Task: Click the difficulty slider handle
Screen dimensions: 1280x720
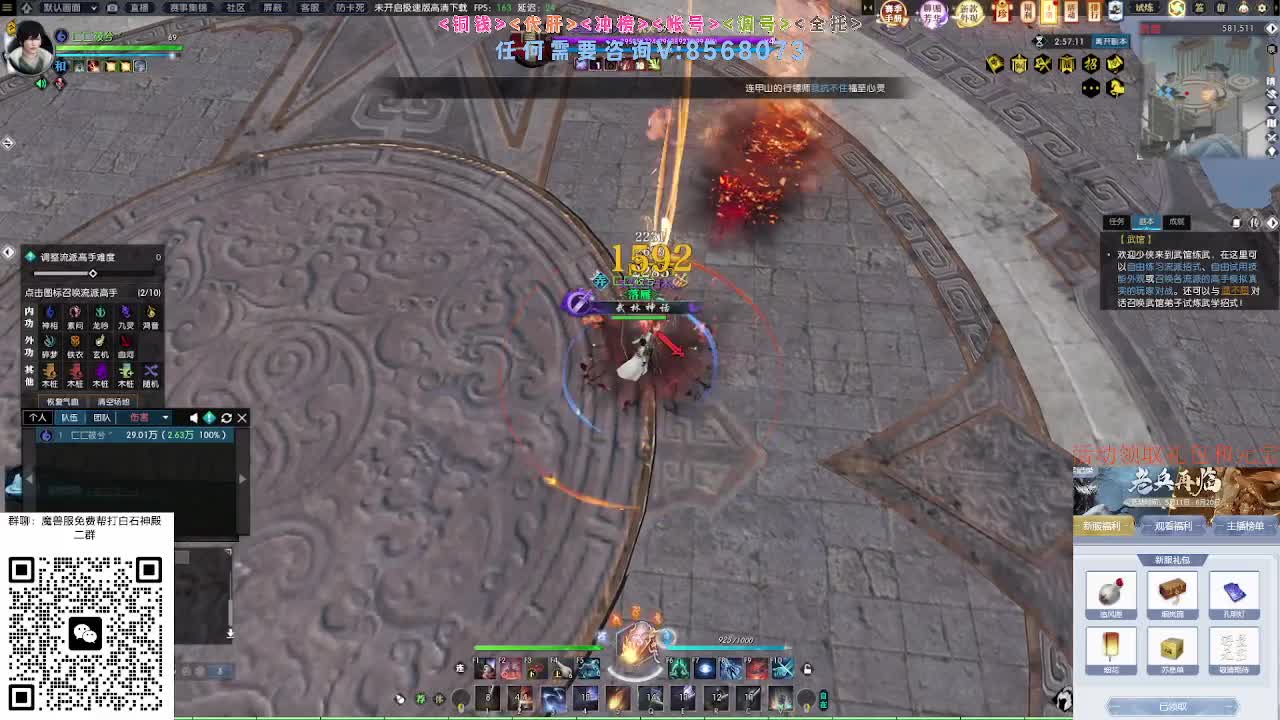Action: tap(93, 274)
